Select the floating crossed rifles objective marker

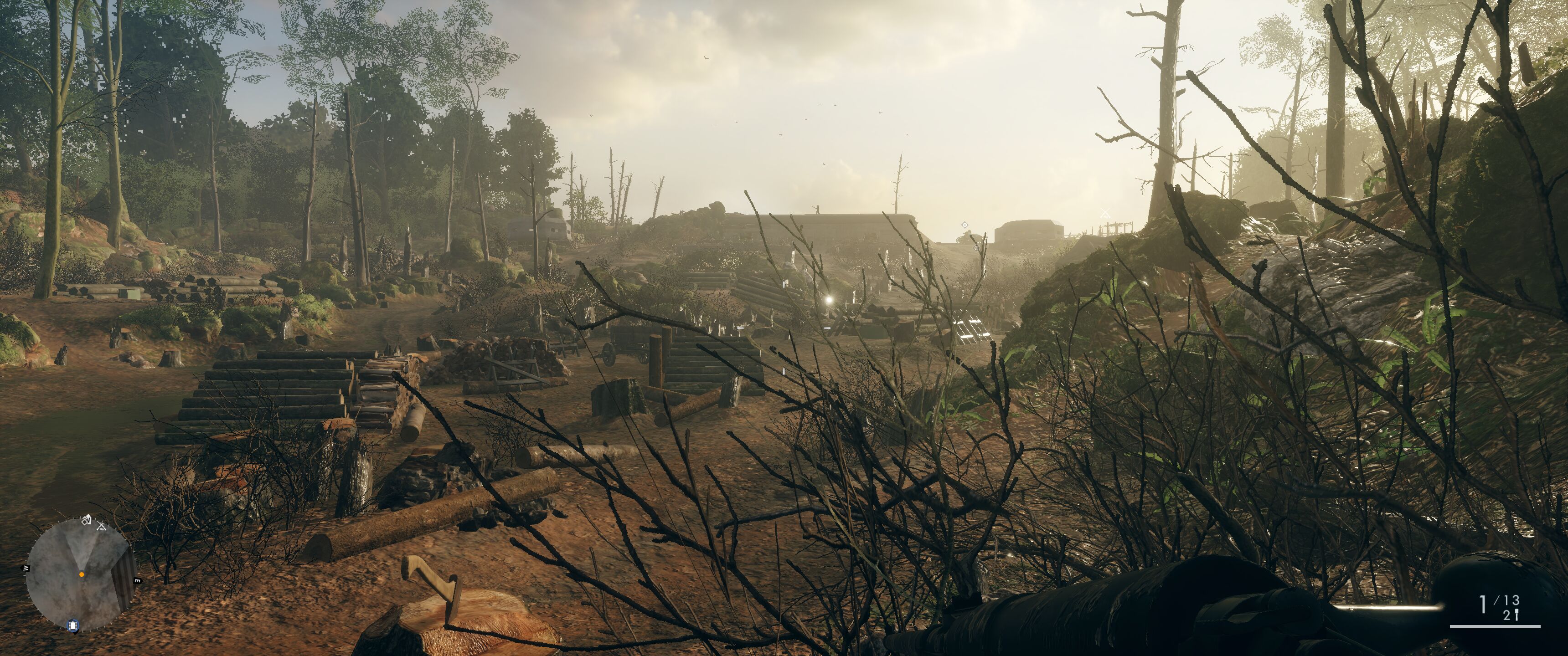click(1105, 214)
